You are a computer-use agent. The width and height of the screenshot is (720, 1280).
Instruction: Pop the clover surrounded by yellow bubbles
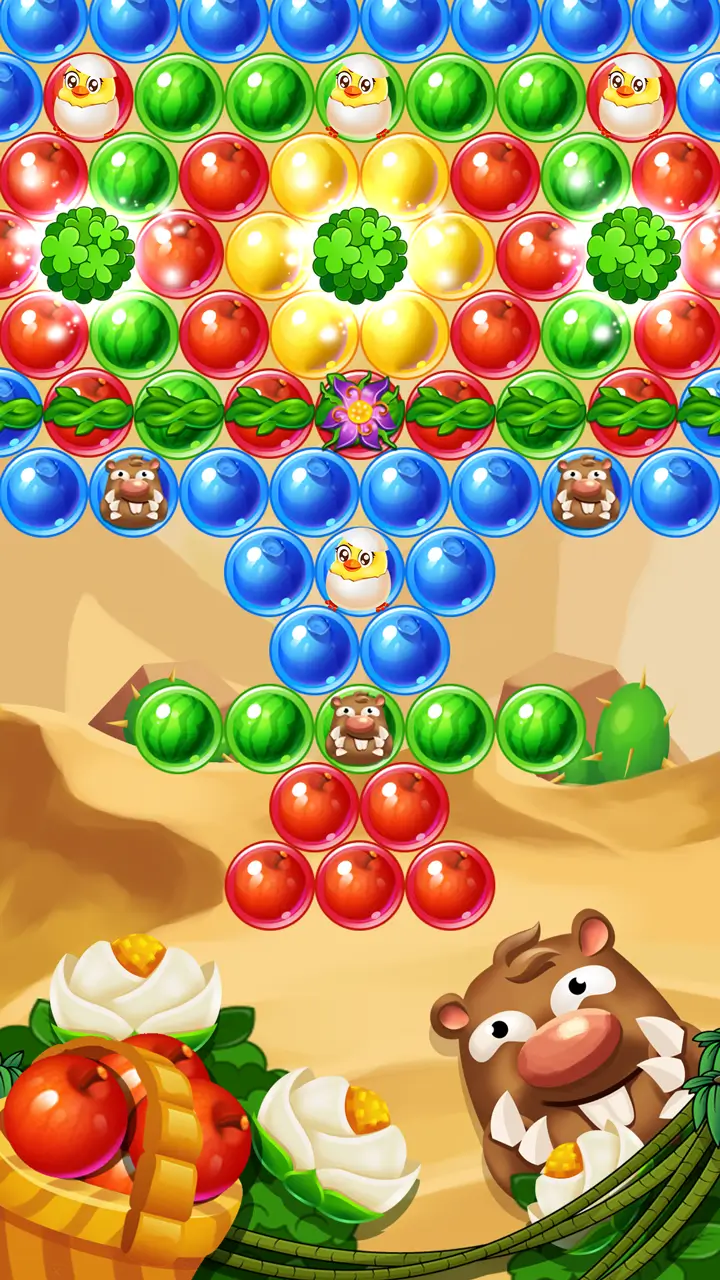[359, 255]
